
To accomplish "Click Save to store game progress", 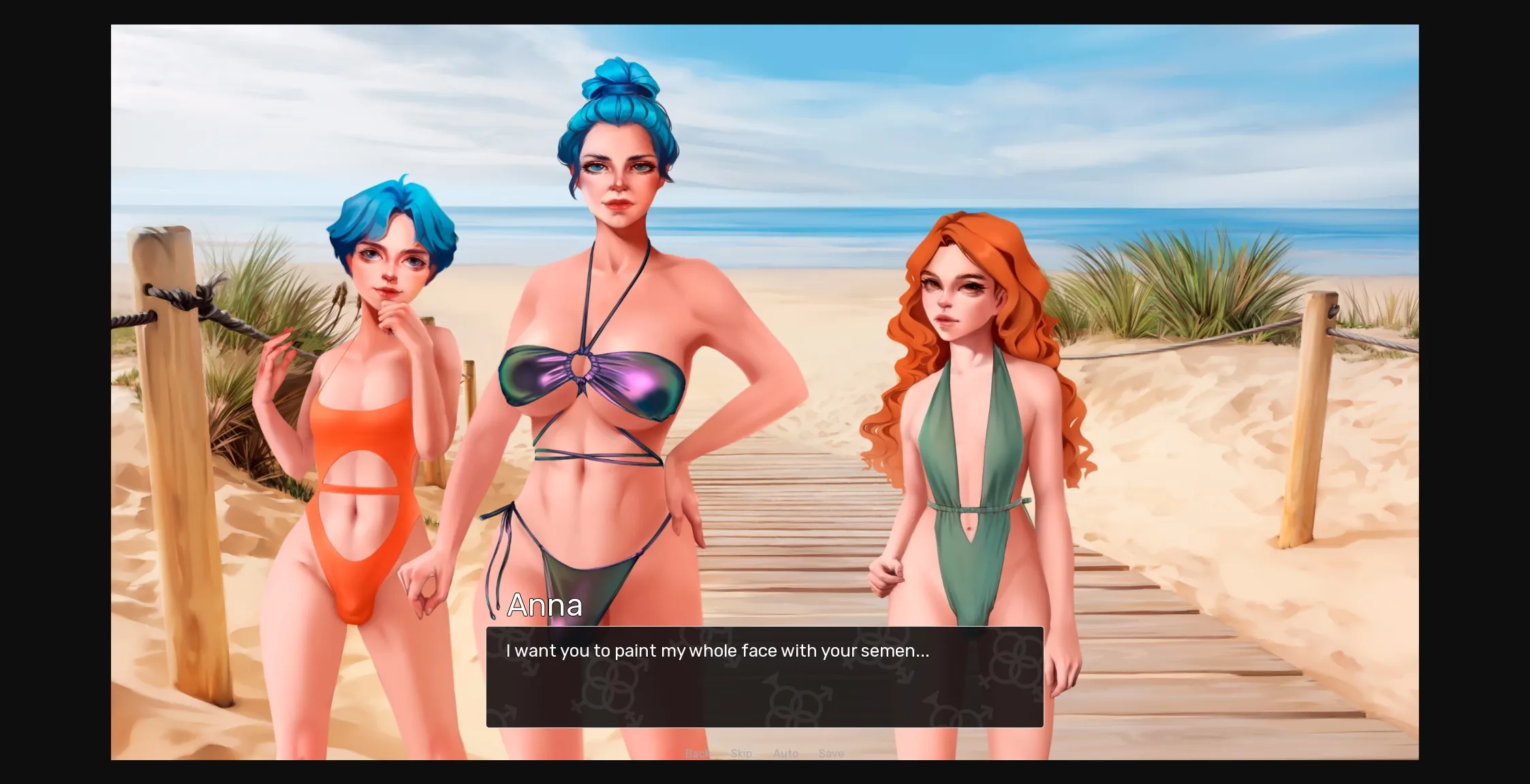I will click(831, 753).
